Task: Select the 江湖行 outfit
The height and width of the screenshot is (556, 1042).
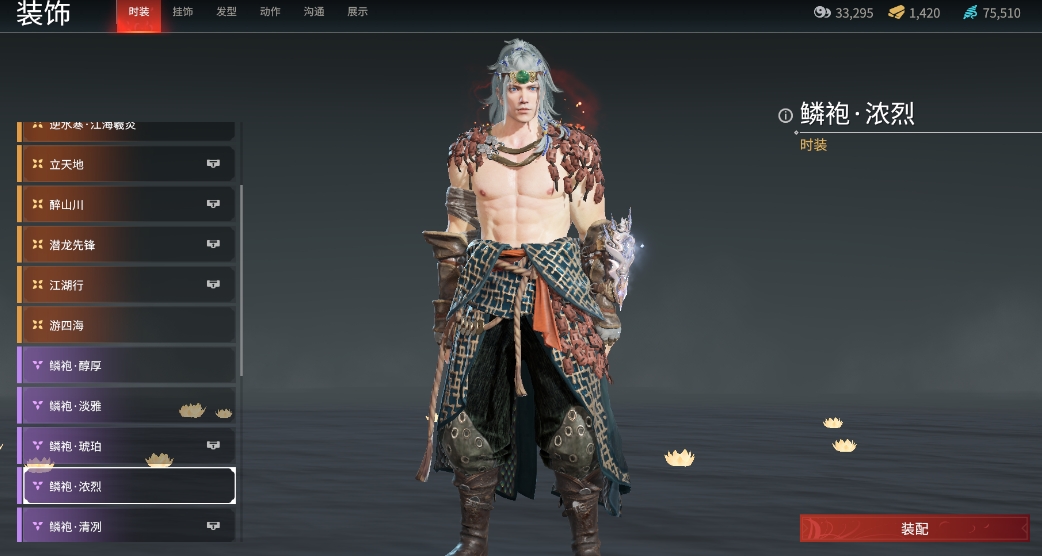Action: click(128, 285)
